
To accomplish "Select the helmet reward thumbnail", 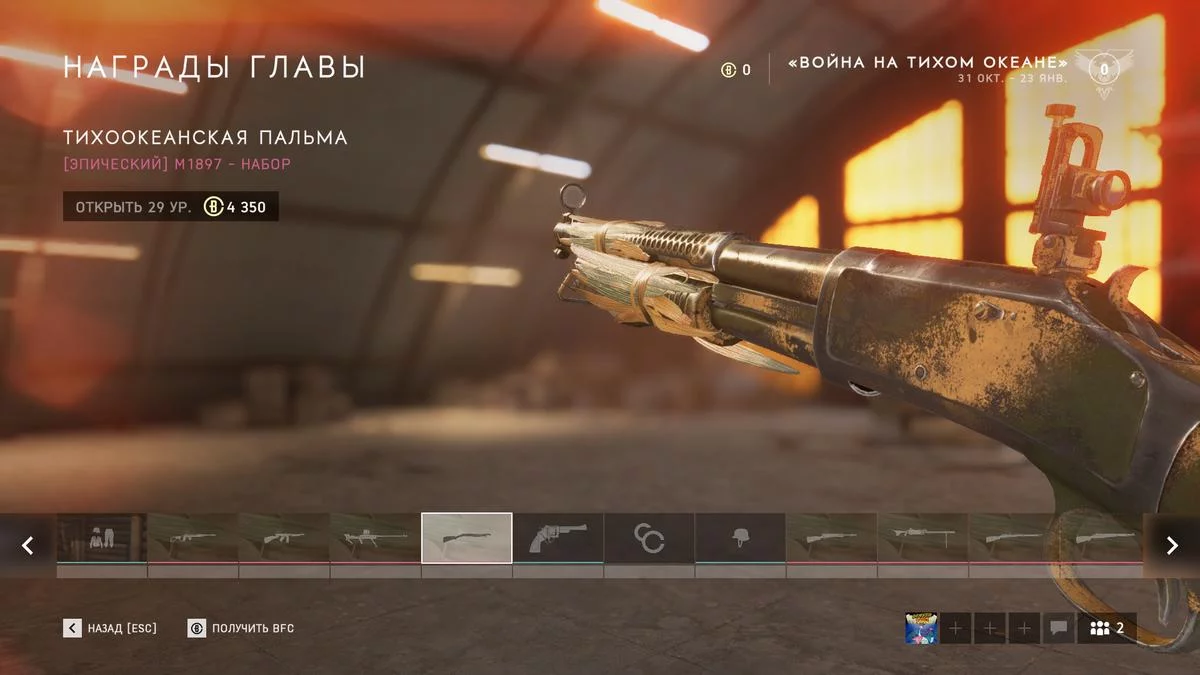I will click(x=740, y=539).
